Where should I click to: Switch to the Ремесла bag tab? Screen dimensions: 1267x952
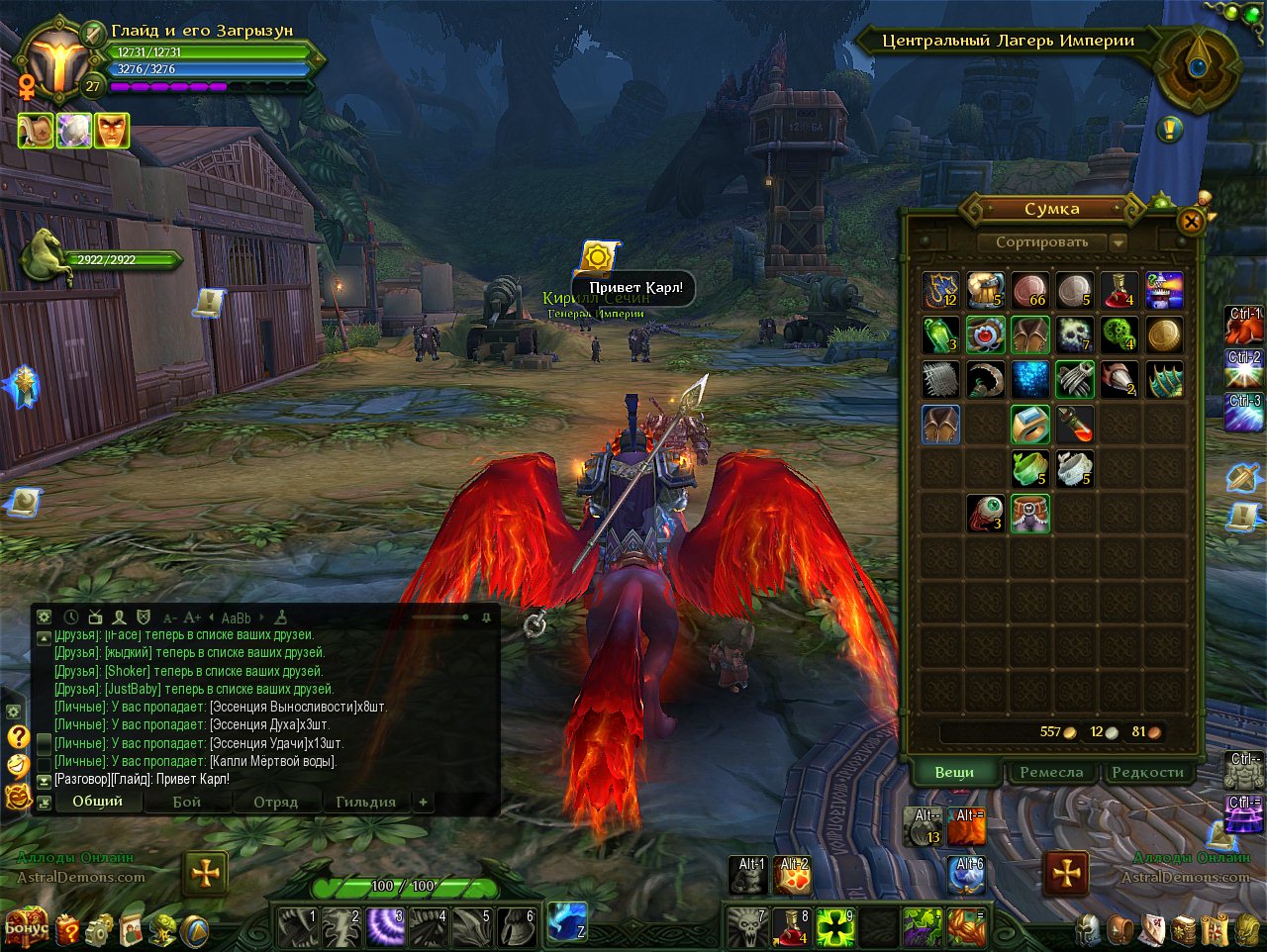(1051, 772)
